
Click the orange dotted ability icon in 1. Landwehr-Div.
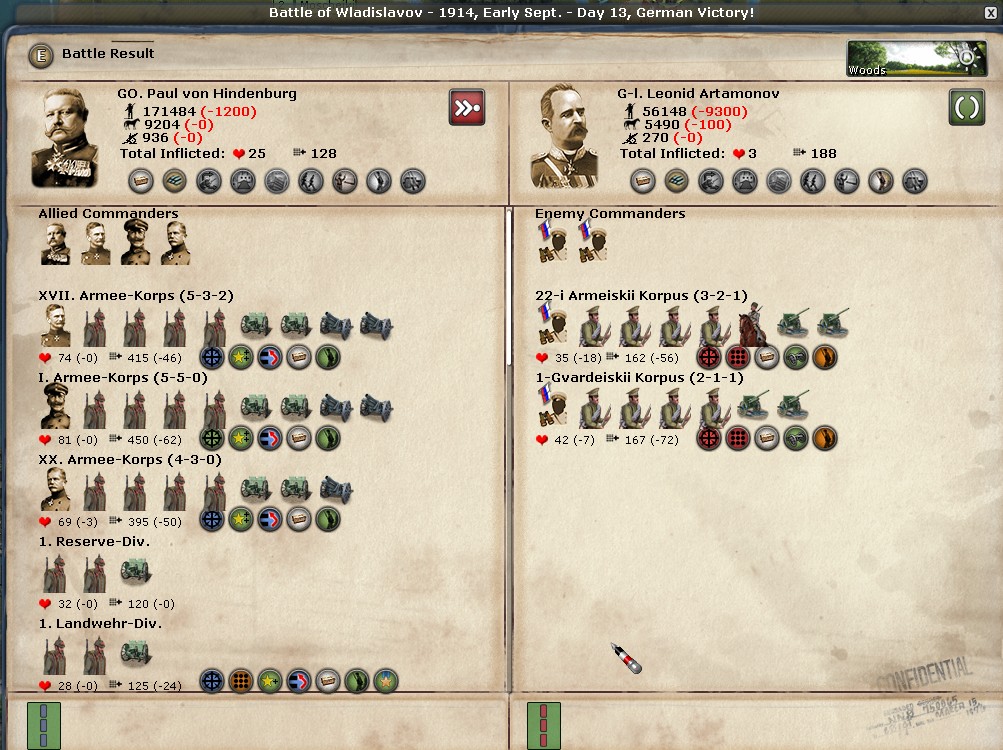[241, 682]
